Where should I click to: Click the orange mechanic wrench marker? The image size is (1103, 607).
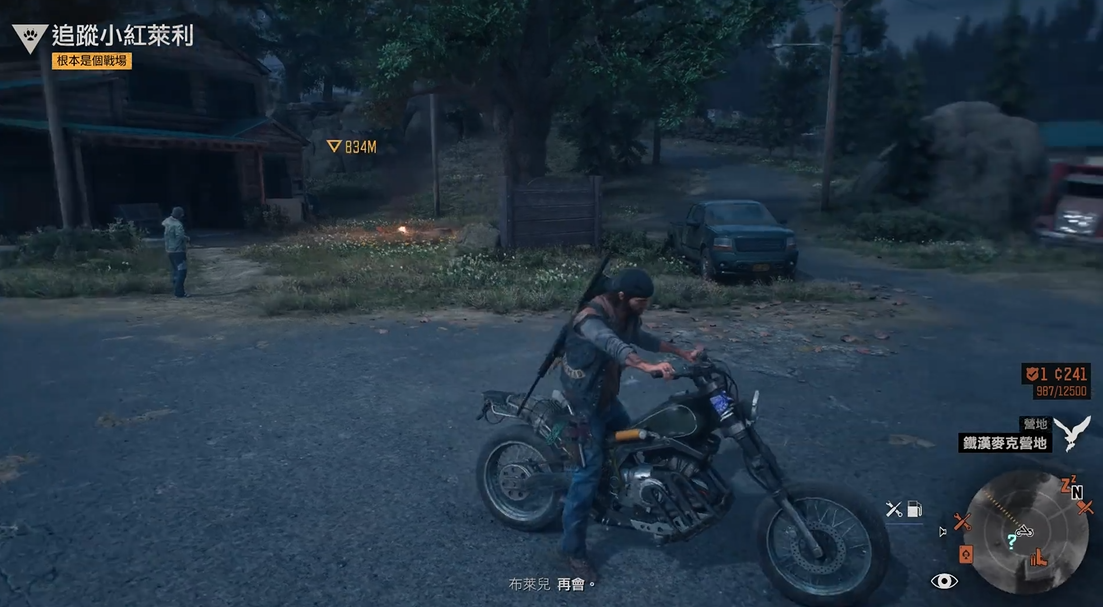pyautogui.click(x=962, y=521)
